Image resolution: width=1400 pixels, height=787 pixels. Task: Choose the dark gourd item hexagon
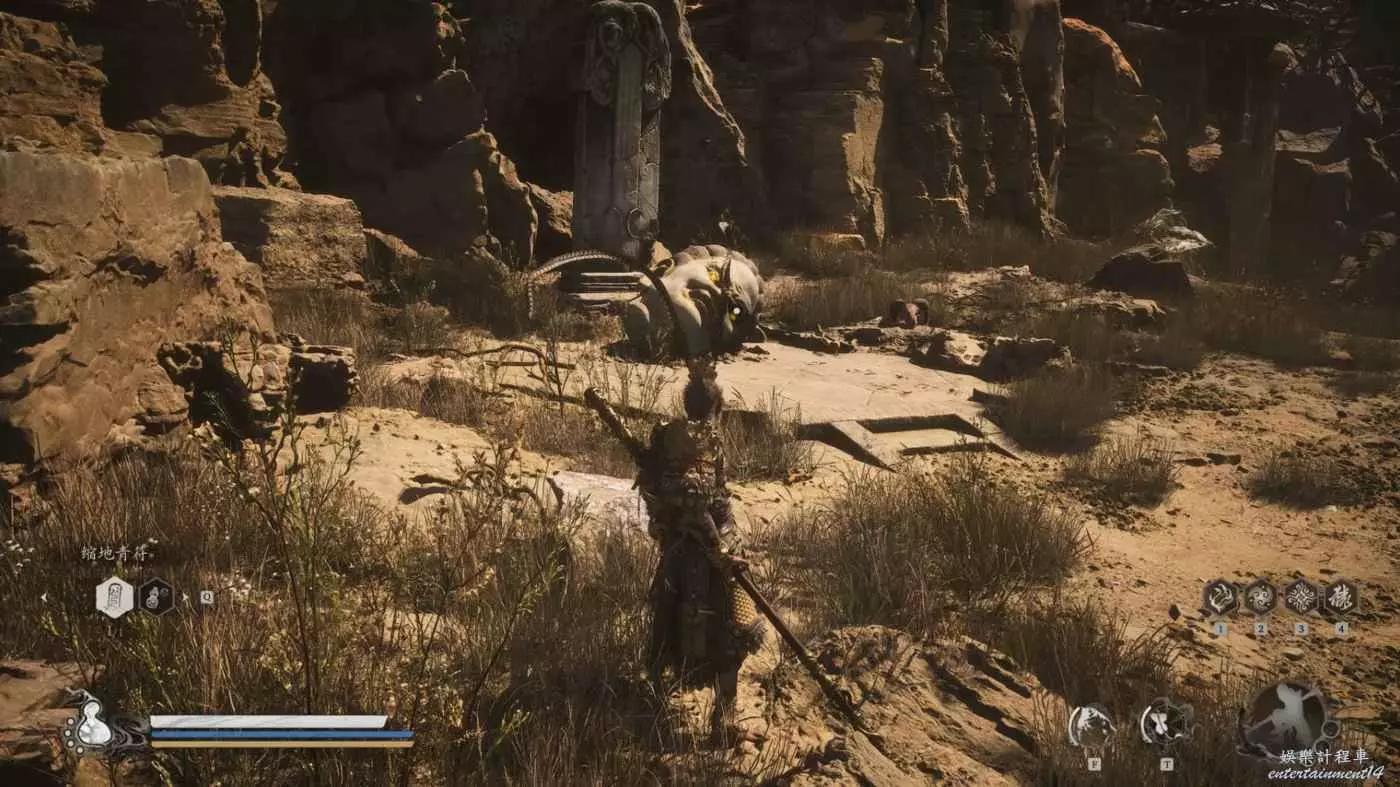point(156,597)
